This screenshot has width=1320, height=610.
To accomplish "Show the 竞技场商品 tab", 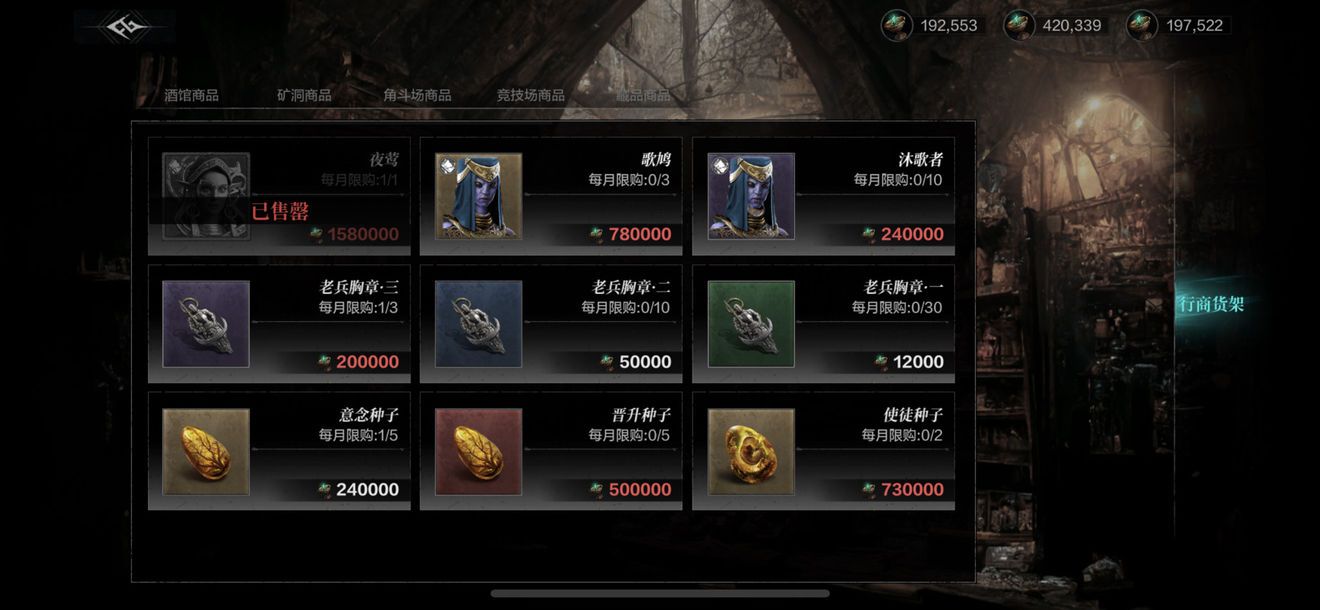I will [530, 96].
